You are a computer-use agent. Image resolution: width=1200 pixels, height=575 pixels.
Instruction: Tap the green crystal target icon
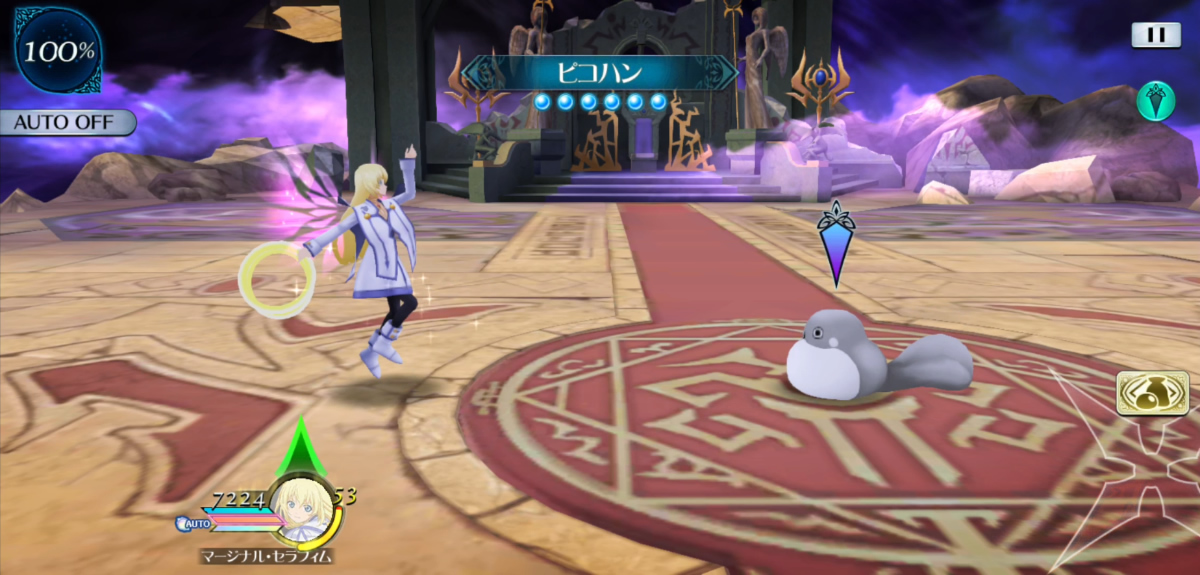(1155, 100)
